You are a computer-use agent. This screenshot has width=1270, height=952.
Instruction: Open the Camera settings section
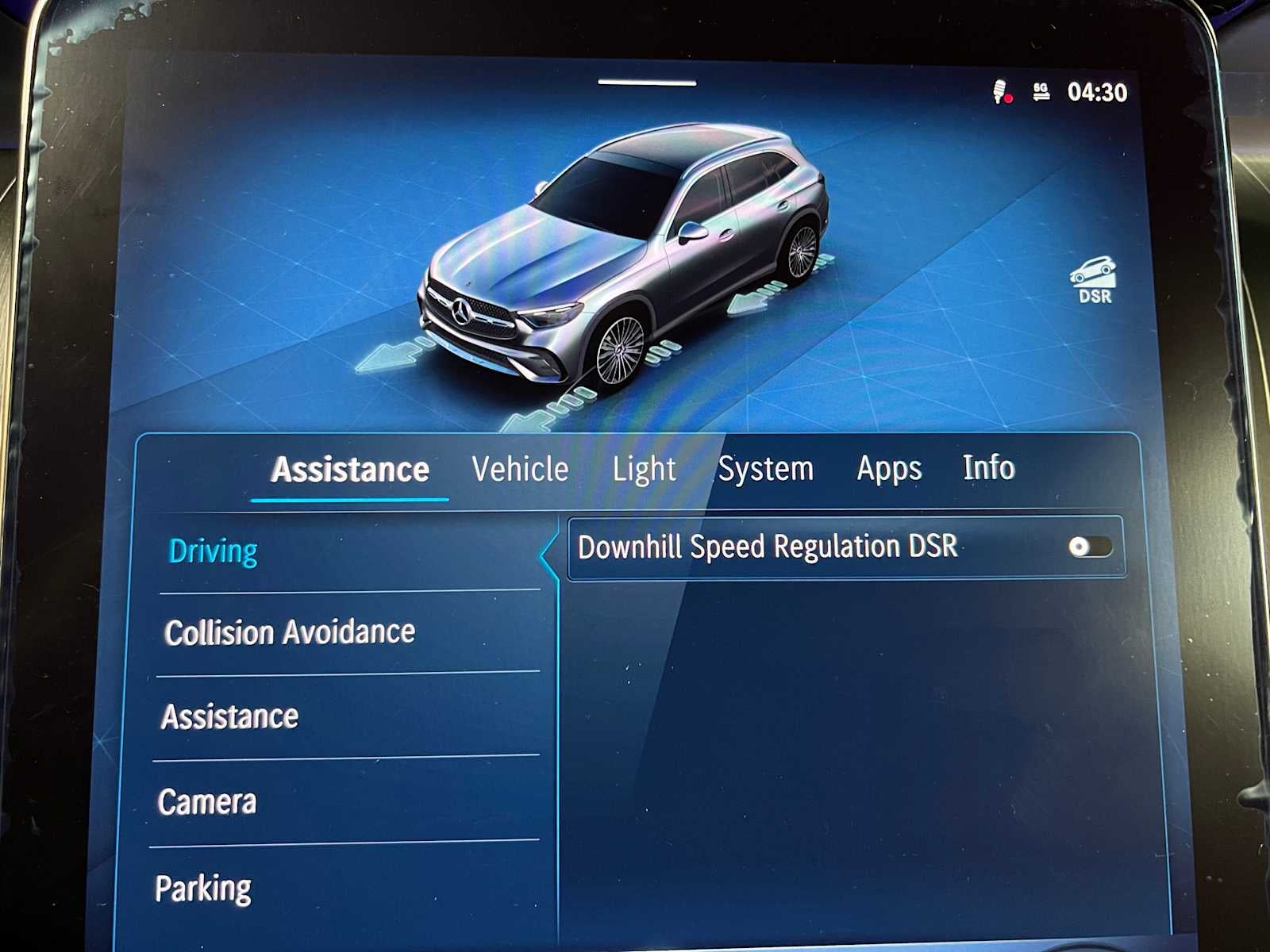pyautogui.click(x=208, y=802)
